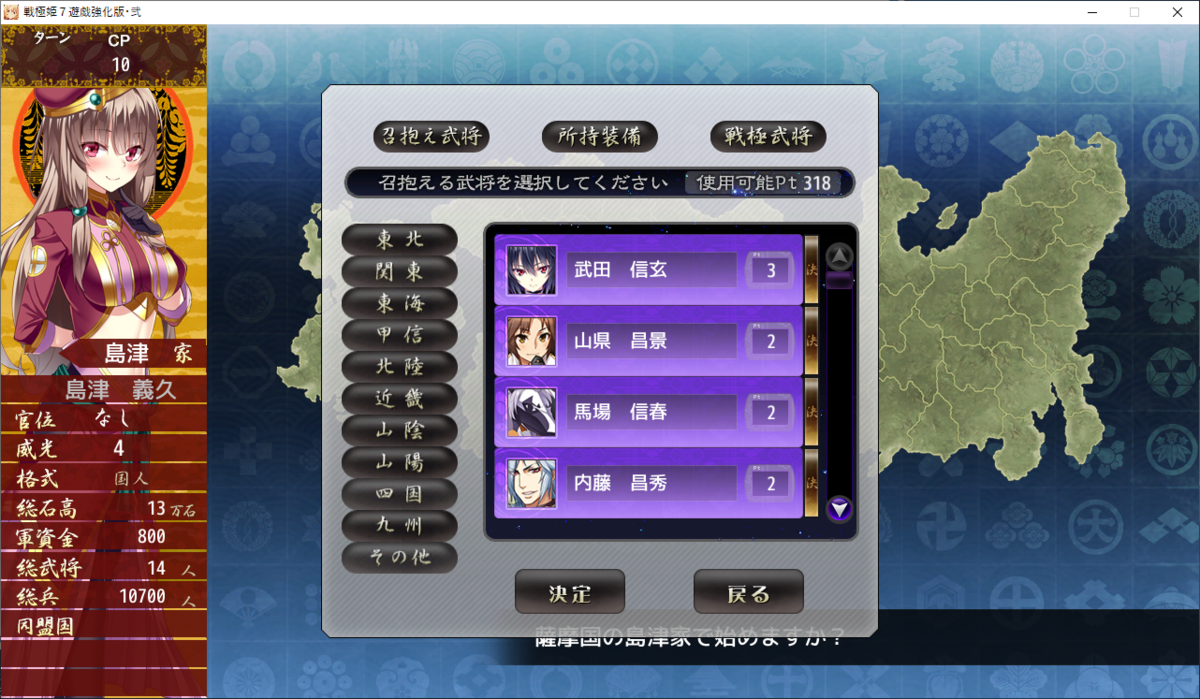Select the 四国 region filter

(400, 494)
